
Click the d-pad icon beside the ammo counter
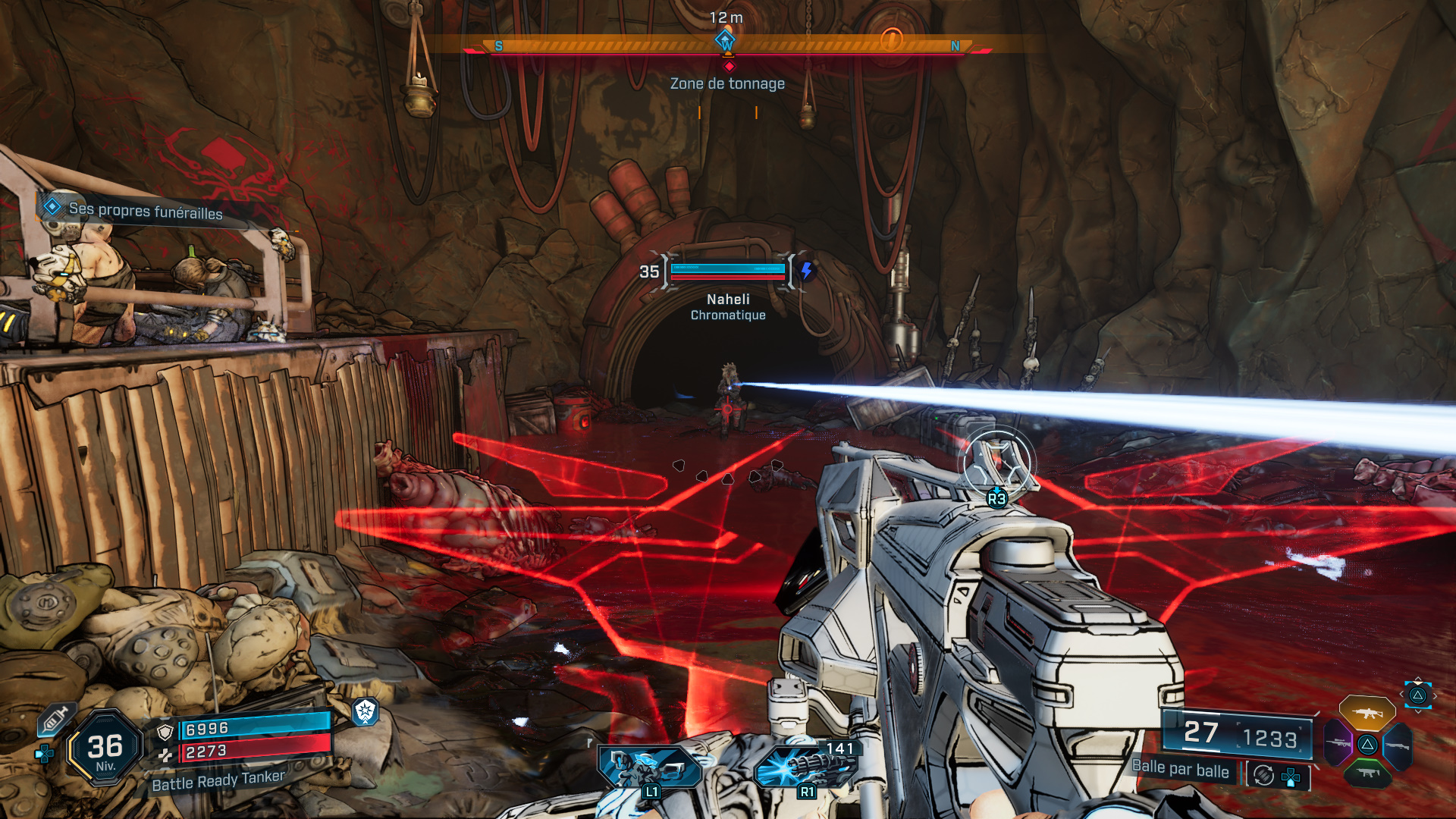pos(1289,776)
